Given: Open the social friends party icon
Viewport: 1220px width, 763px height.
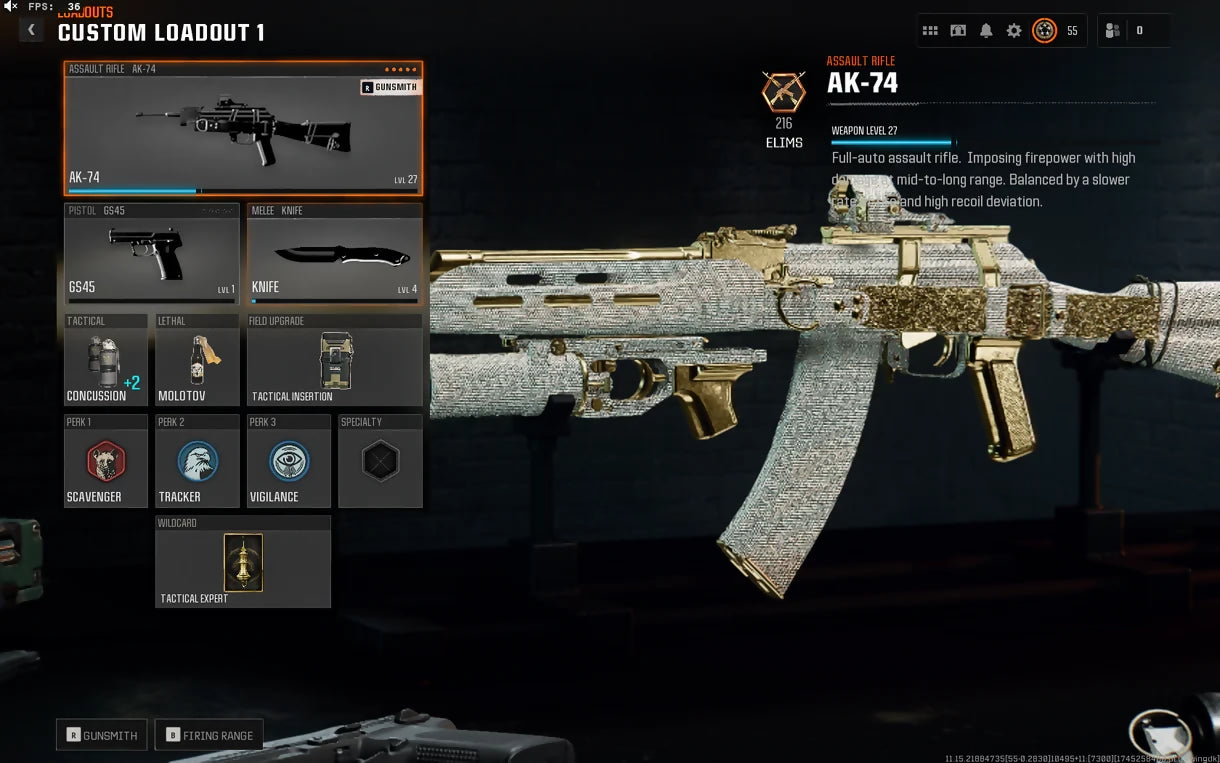Looking at the screenshot, I should [1112, 31].
